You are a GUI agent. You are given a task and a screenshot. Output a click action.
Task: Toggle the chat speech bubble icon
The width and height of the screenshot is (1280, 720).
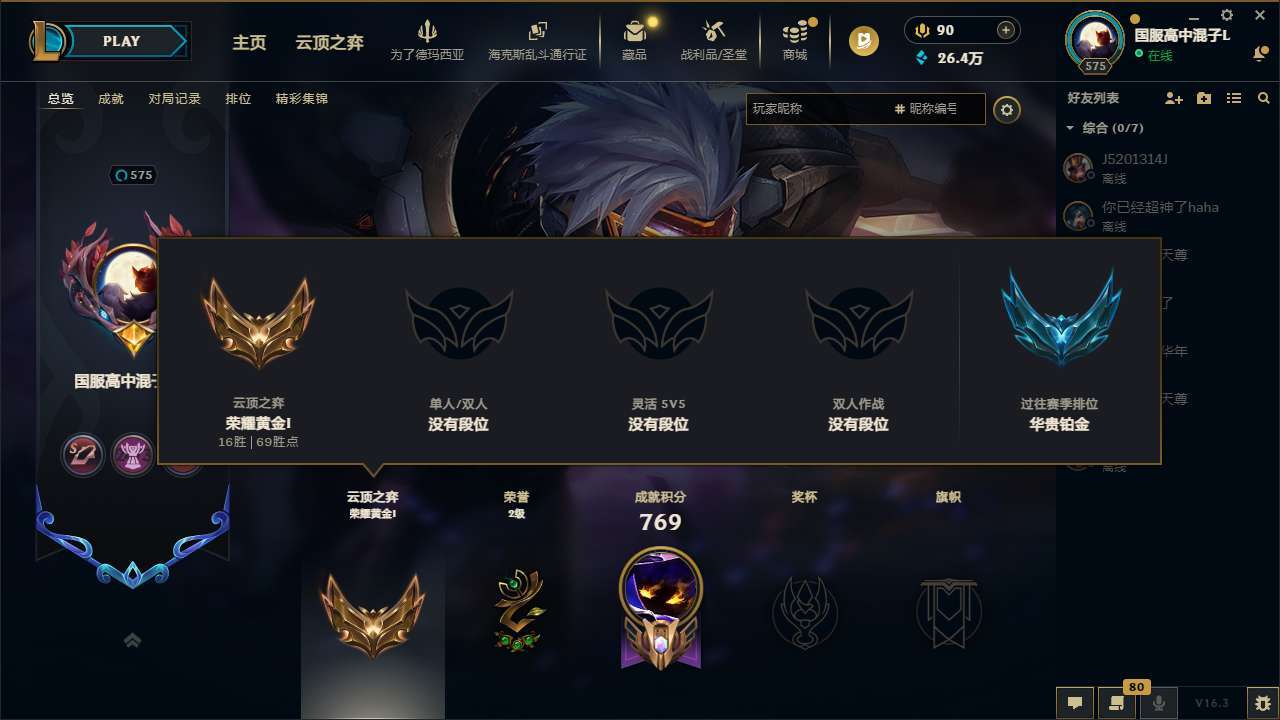pos(1074,703)
